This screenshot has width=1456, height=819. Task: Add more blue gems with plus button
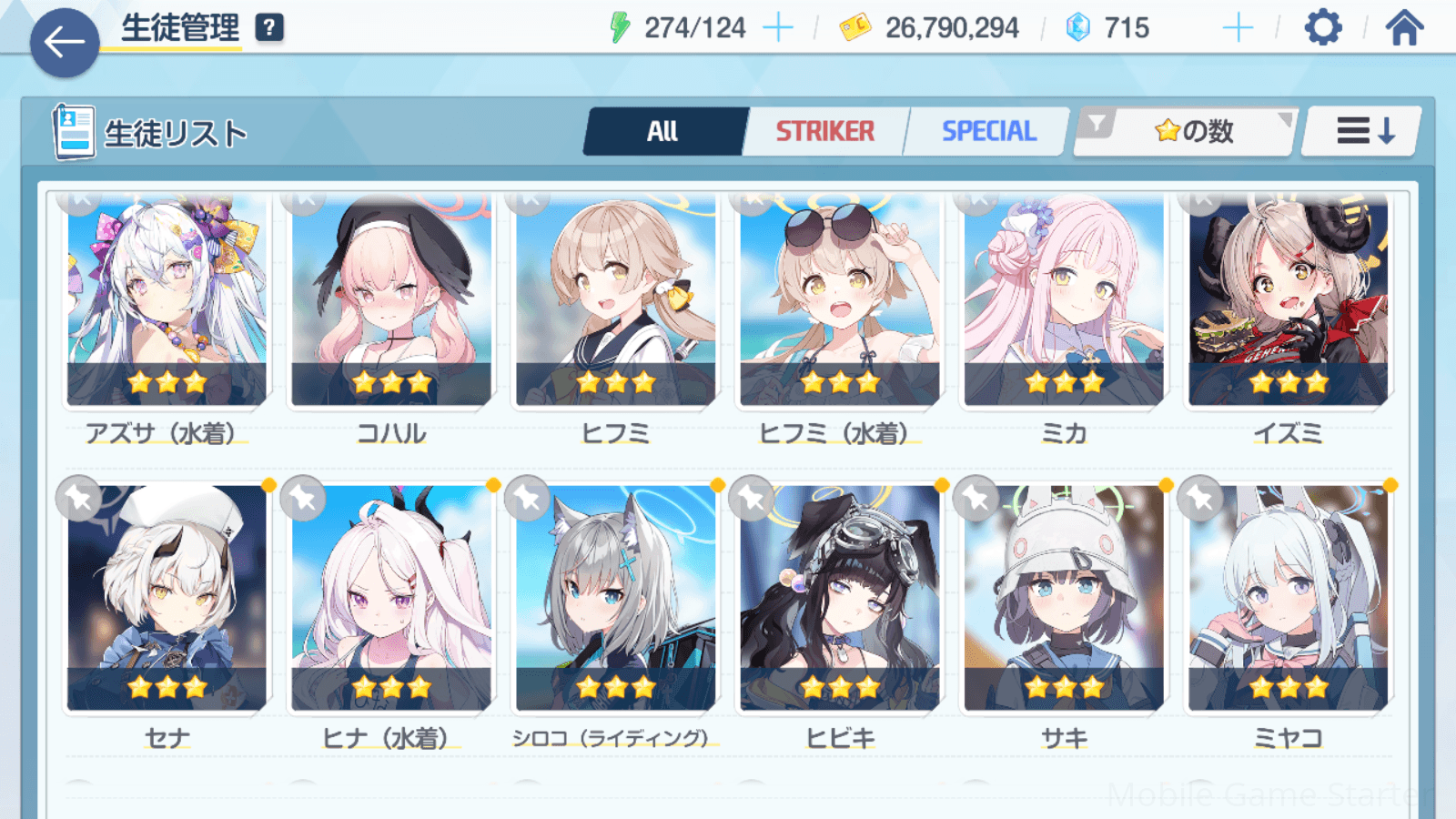click(1238, 28)
